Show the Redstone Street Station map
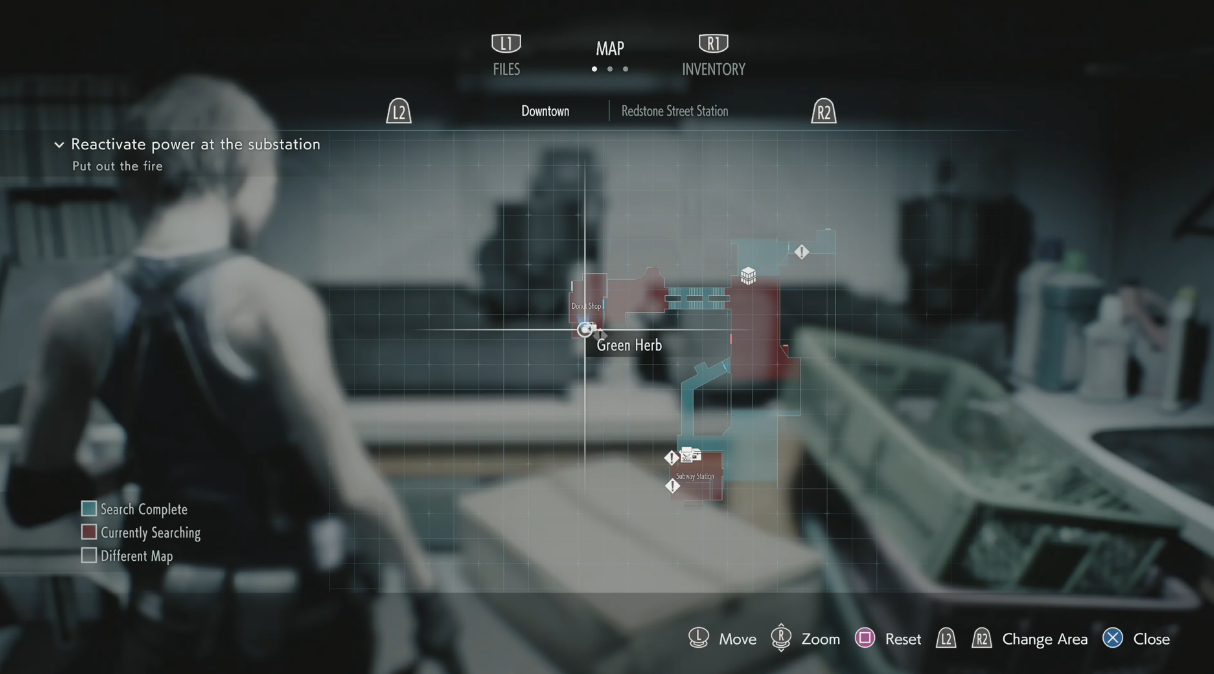Image resolution: width=1214 pixels, height=674 pixels. tap(674, 111)
